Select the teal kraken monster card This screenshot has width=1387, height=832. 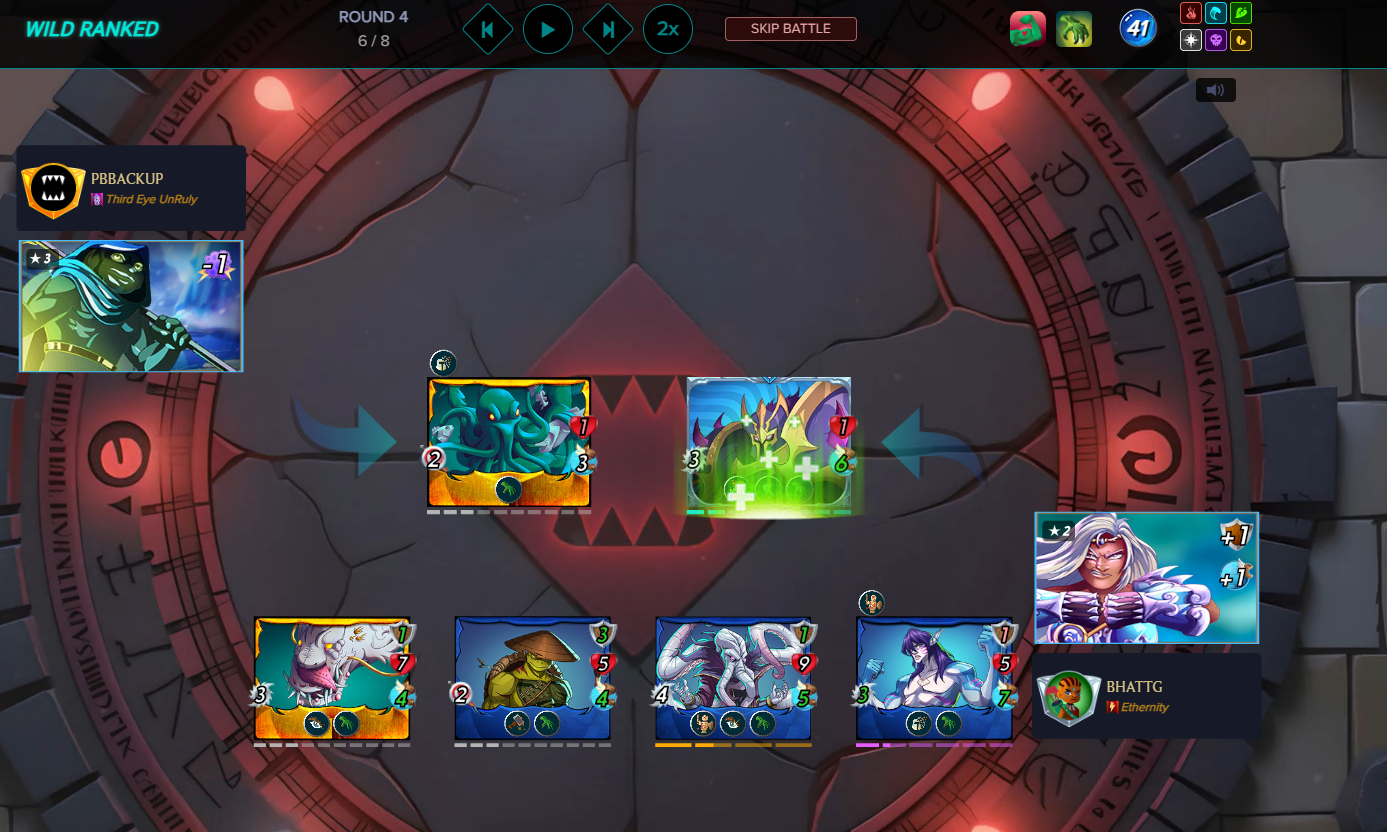pyautogui.click(x=509, y=442)
